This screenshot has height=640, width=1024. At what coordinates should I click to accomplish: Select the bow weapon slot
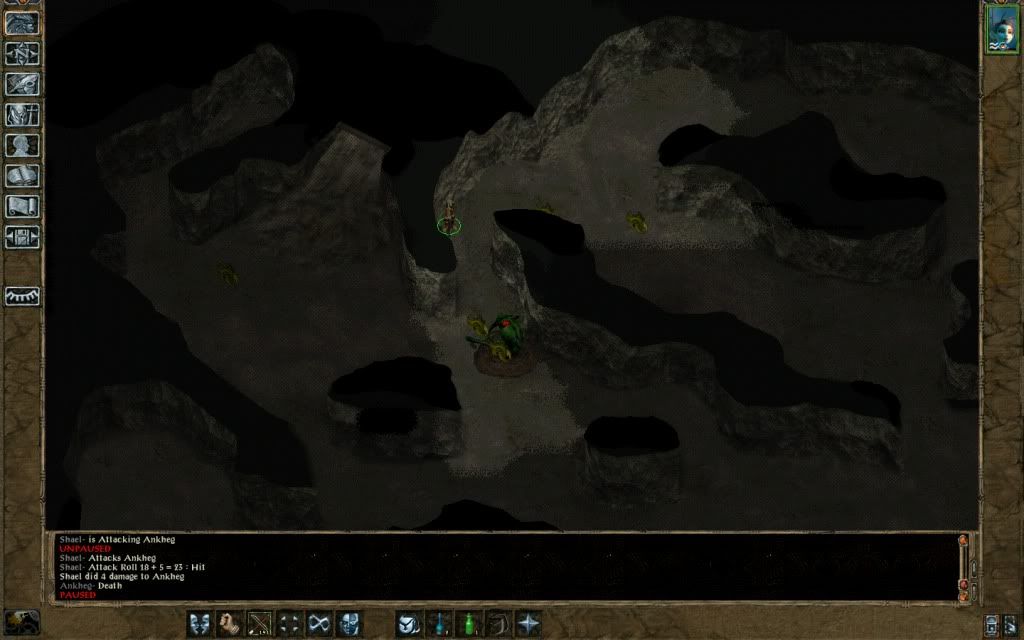[260, 623]
